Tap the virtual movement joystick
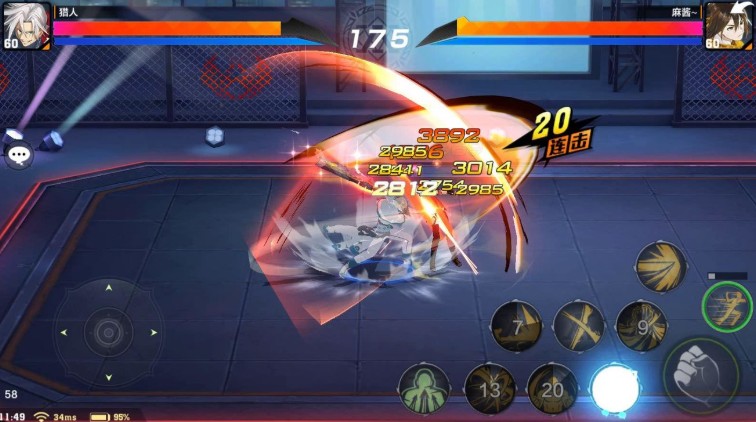The width and height of the screenshot is (756, 422). click(108, 331)
